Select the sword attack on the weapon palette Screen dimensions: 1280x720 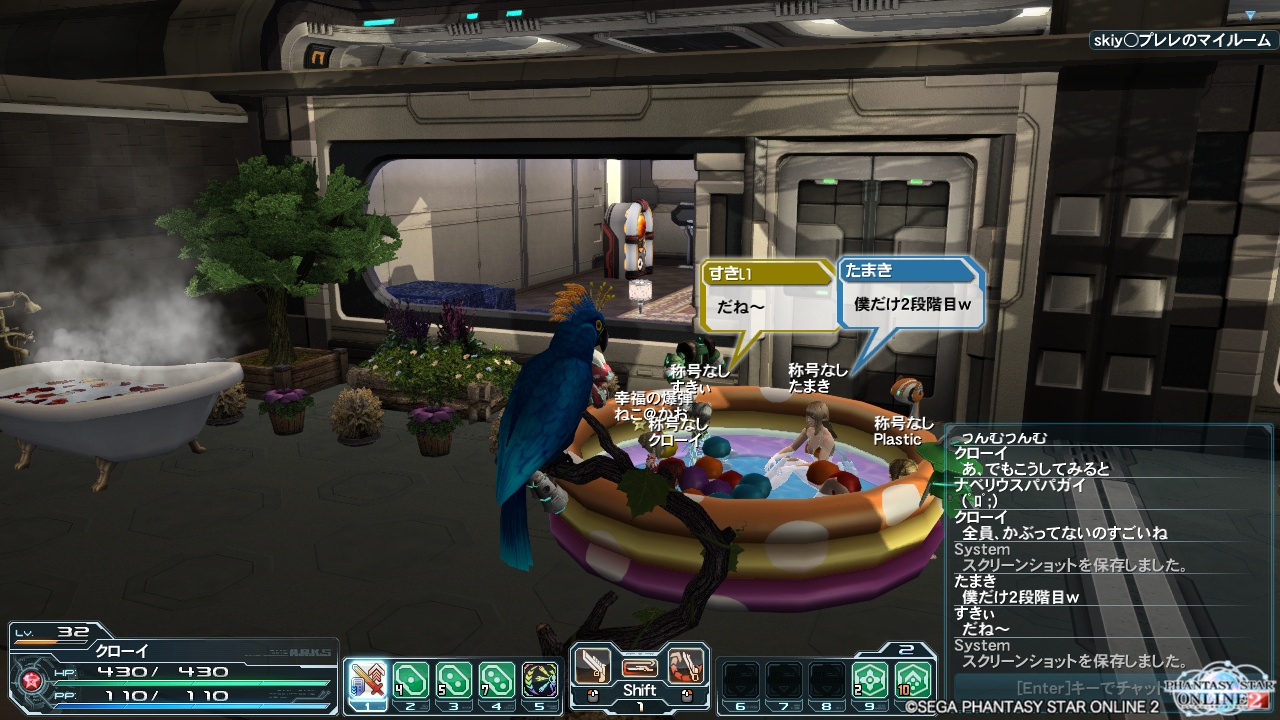click(592, 665)
